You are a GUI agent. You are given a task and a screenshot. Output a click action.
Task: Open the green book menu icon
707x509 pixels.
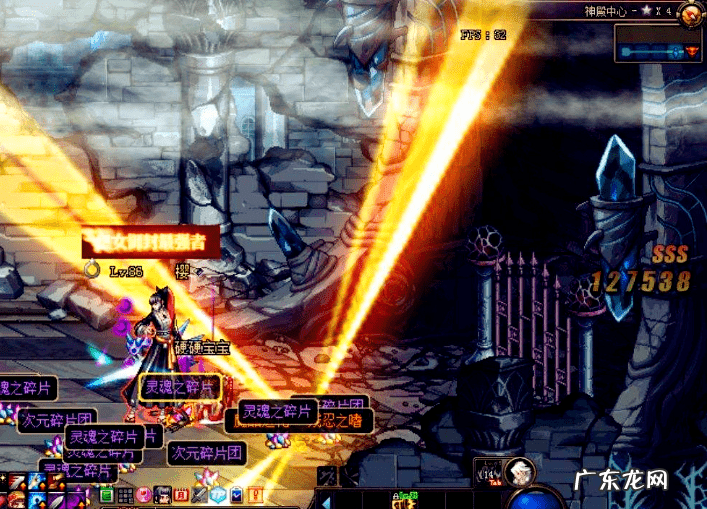[x=107, y=495]
